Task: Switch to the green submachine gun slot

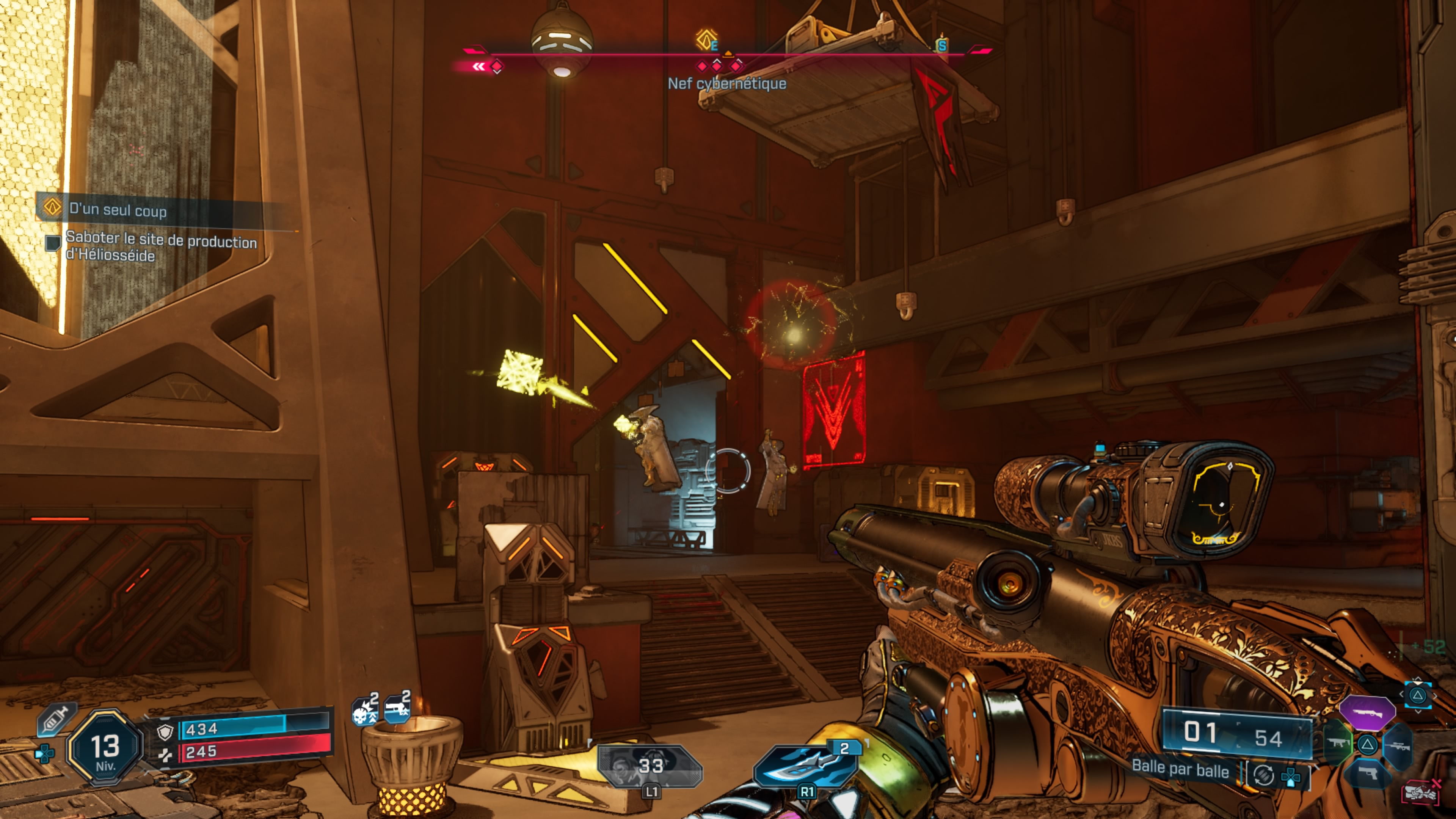Action: pyautogui.click(x=1338, y=742)
